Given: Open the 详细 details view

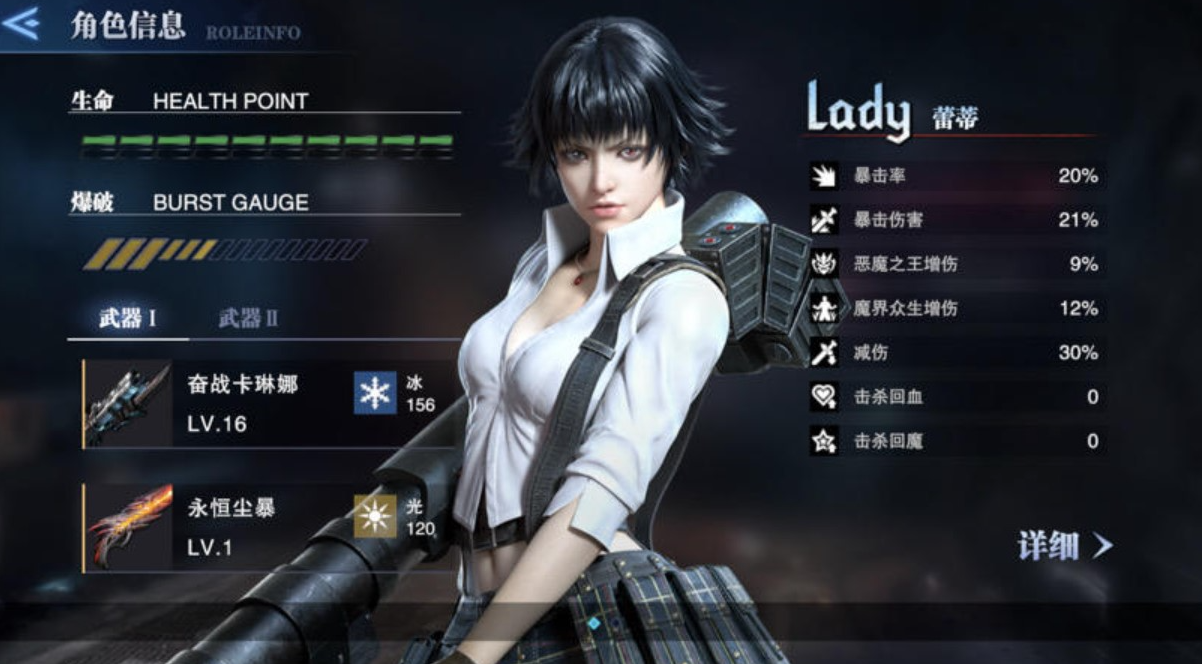Looking at the screenshot, I should [x=1064, y=545].
